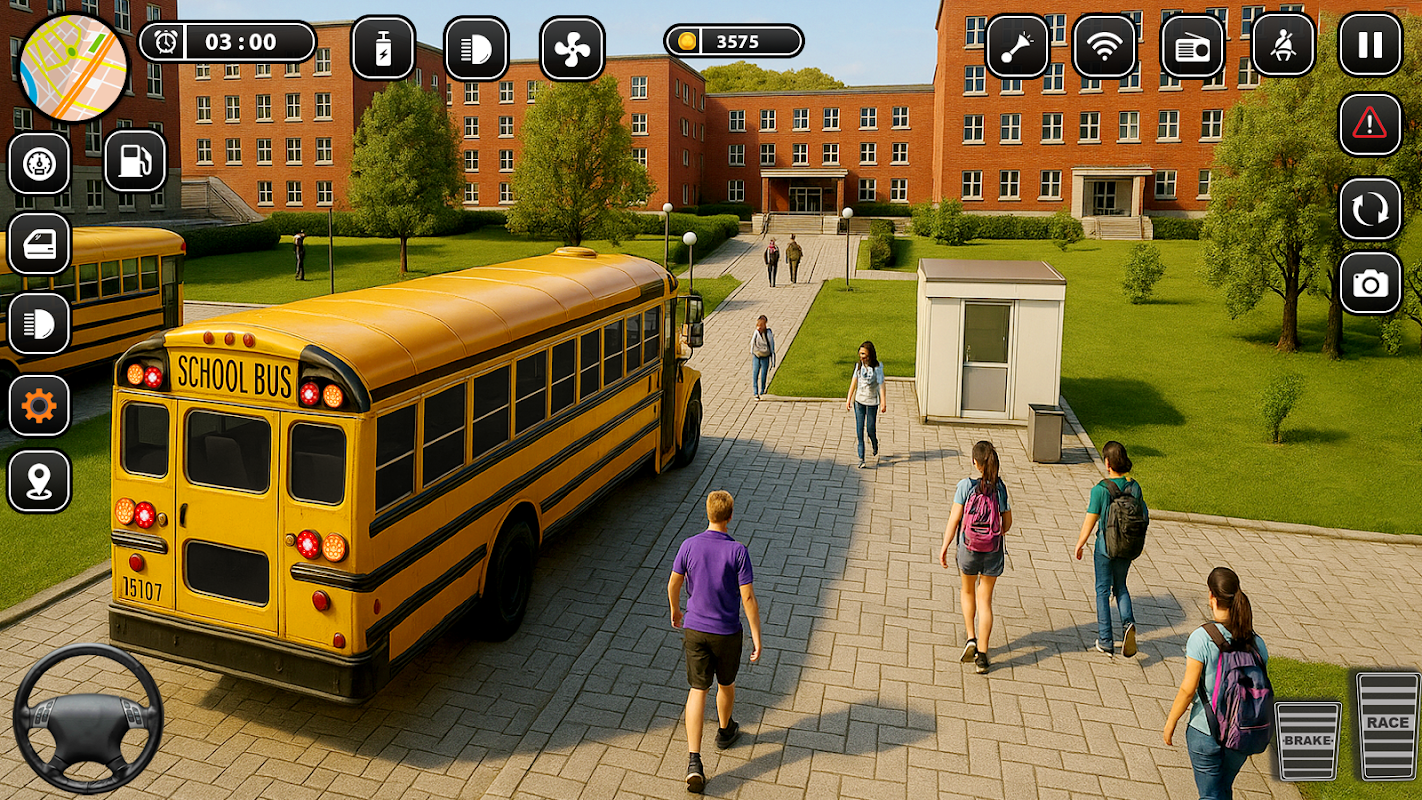Pause the game

point(1370,45)
